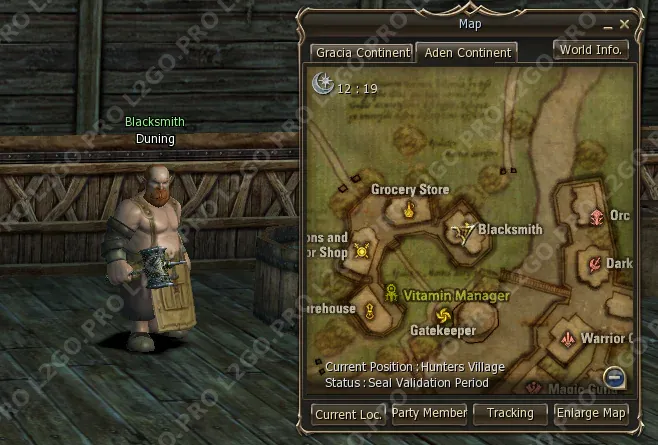Image resolution: width=658 pixels, height=445 pixels.
Task: Activate the Tracking button
Action: [x=510, y=412]
